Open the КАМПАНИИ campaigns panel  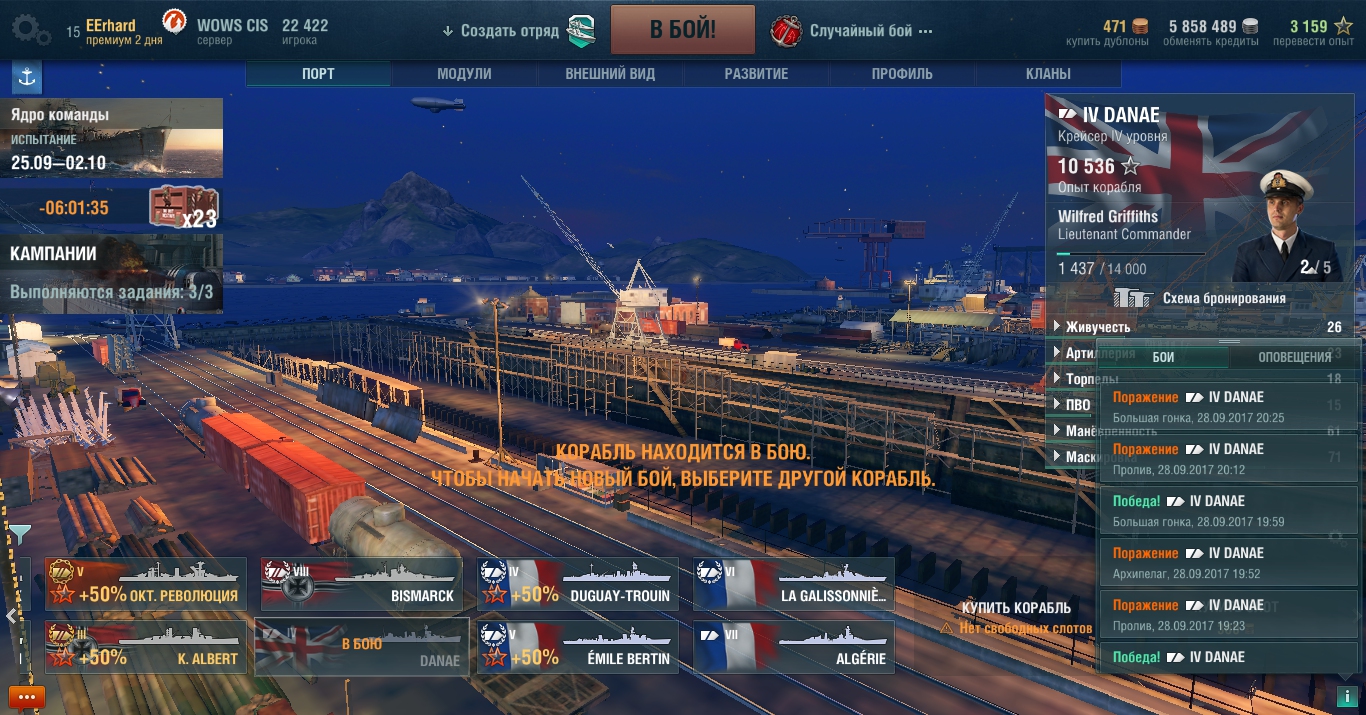click(x=111, y=271)
